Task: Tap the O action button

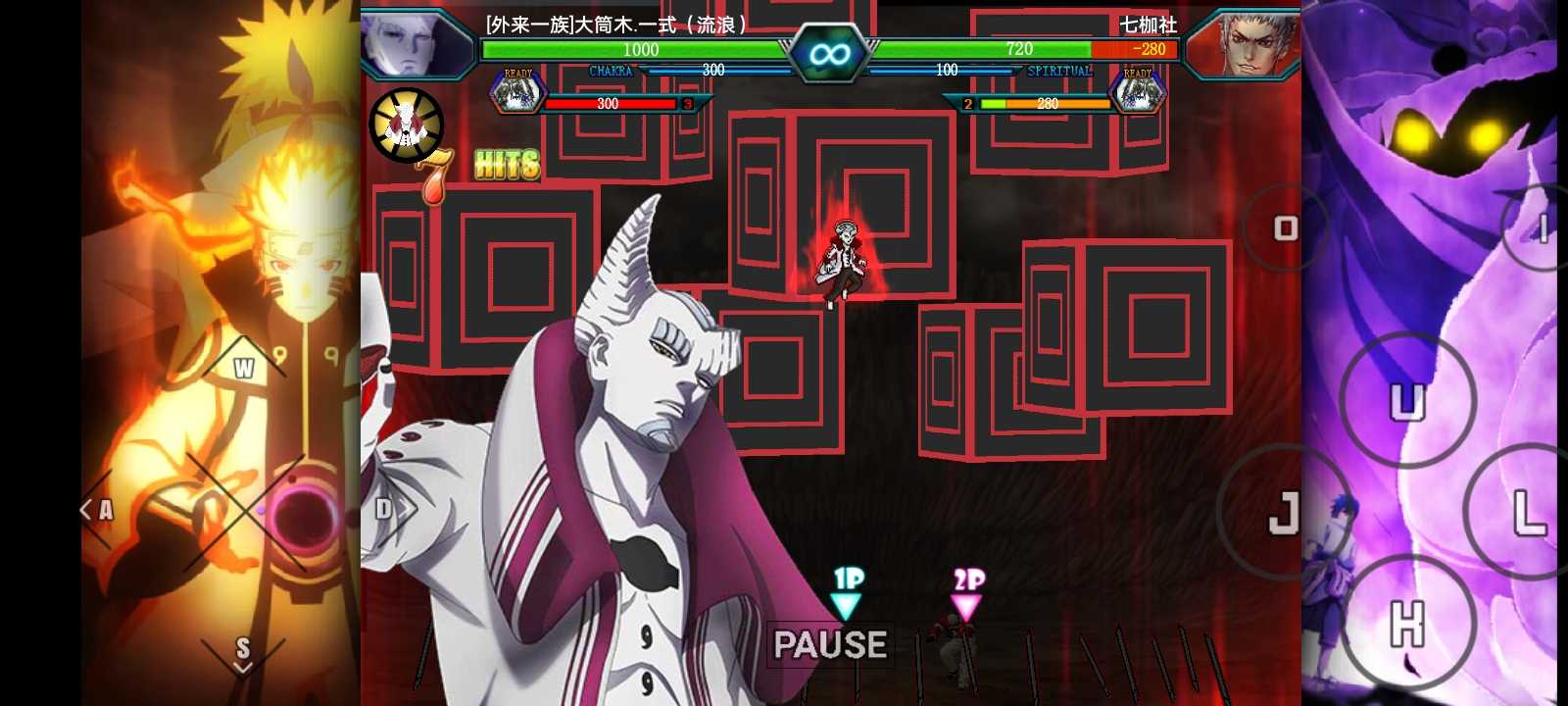Action: pyautogui.click(x=1285, y=229)
